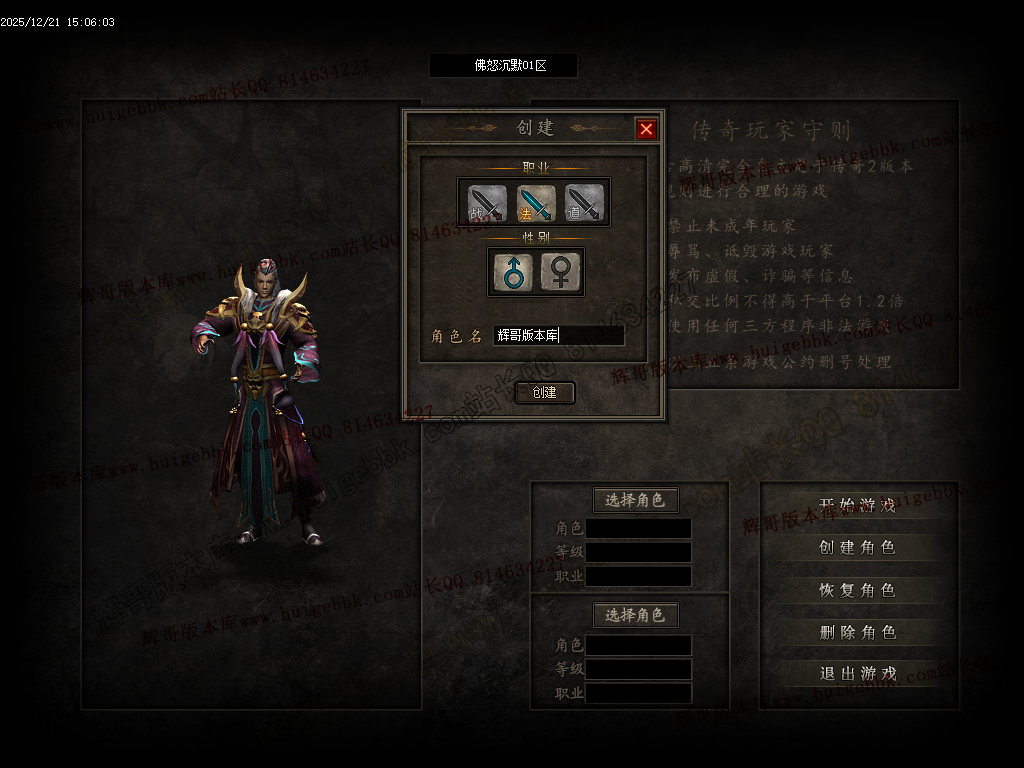The height and width of the screenshot is (768, 1024).
Task: Open 创建角色 in the right-side menu
Action: coord(857,547)
